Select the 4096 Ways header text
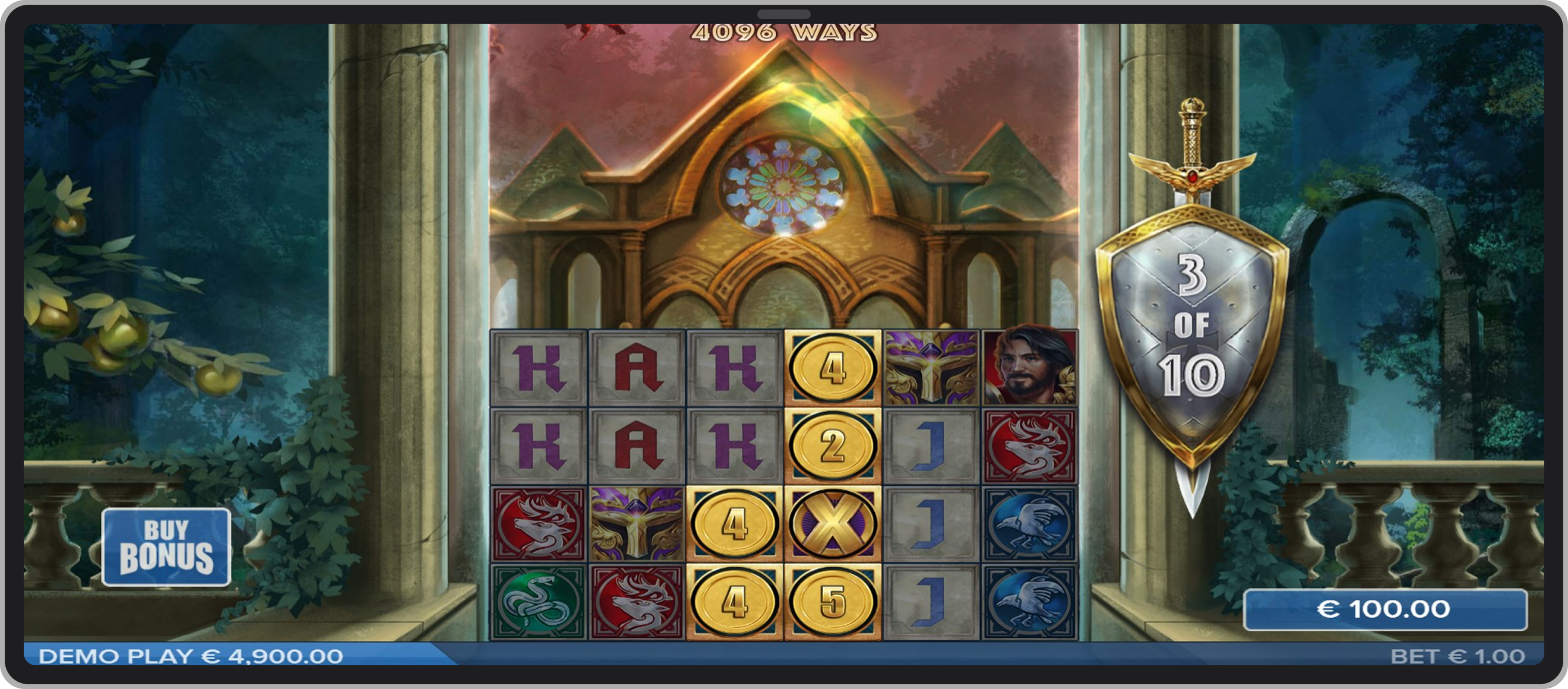 point(785,33)
